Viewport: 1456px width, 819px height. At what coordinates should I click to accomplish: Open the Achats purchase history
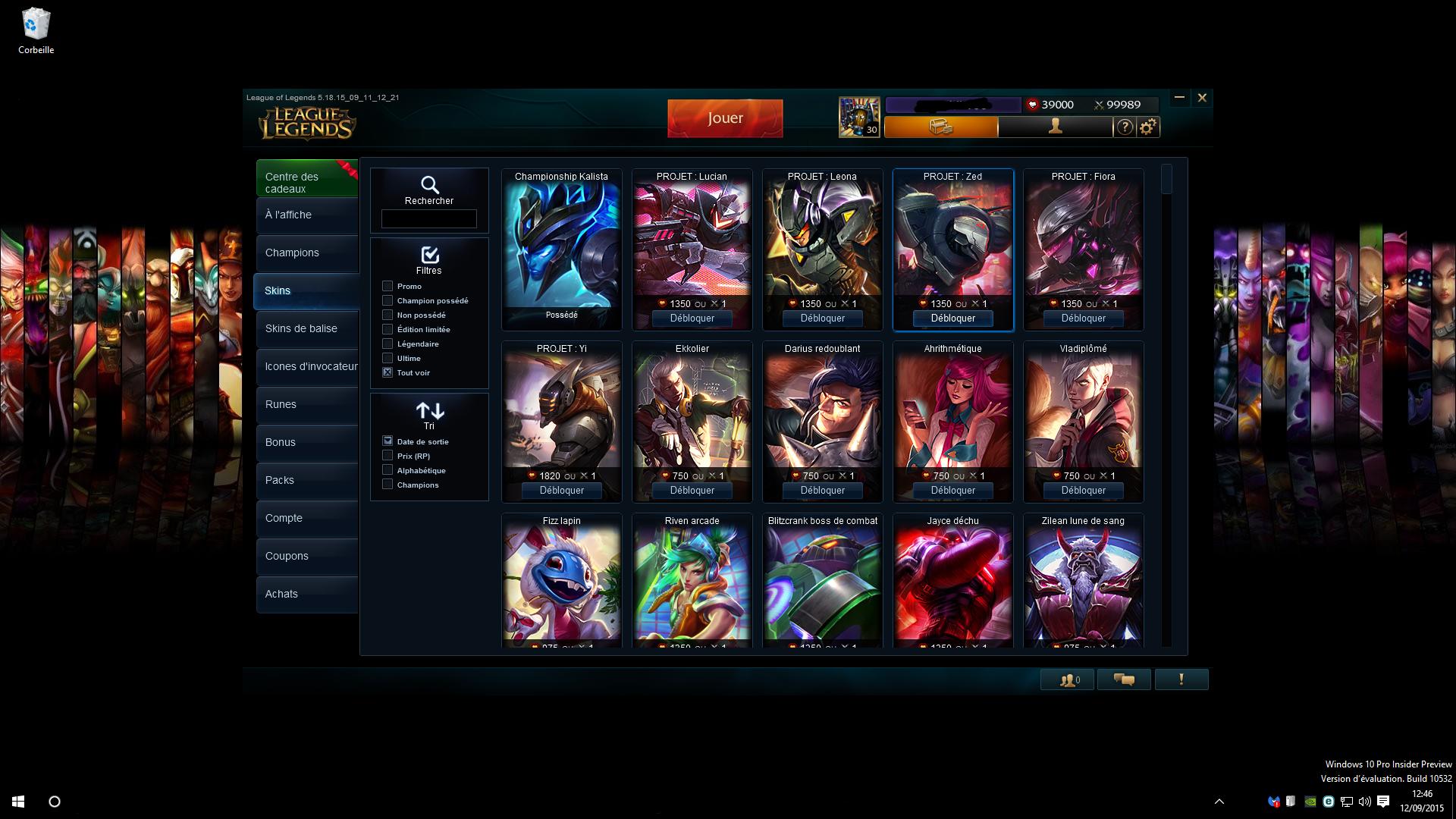(x=307, y=595)
